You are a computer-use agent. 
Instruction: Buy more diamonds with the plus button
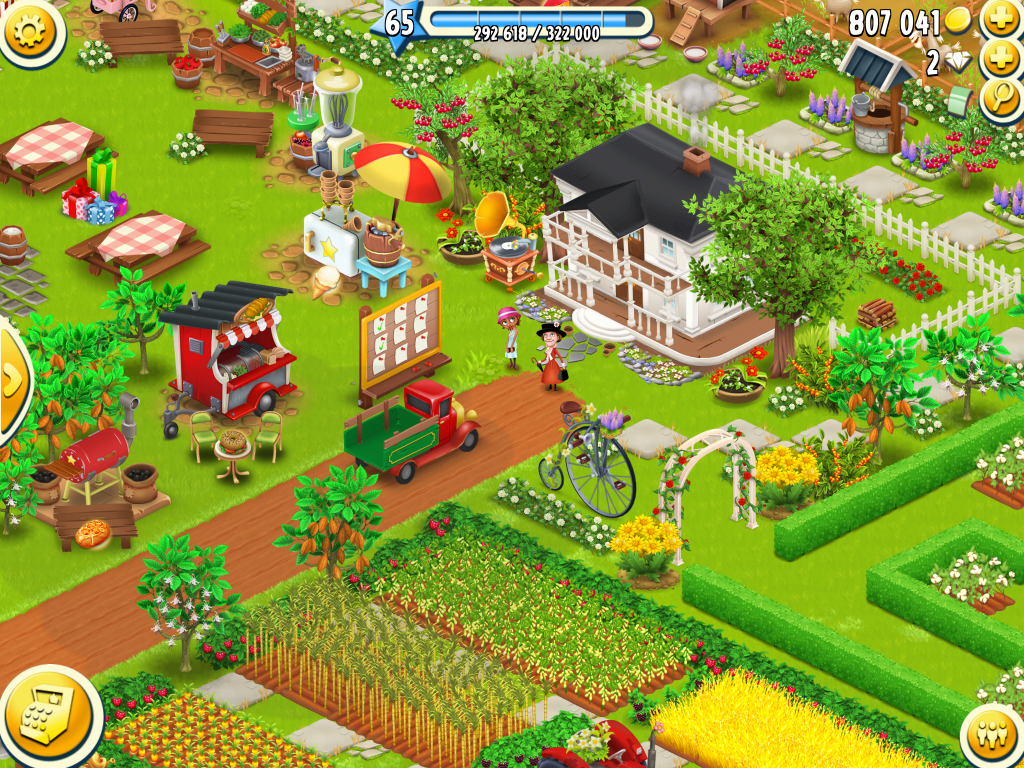(1000, 59)
